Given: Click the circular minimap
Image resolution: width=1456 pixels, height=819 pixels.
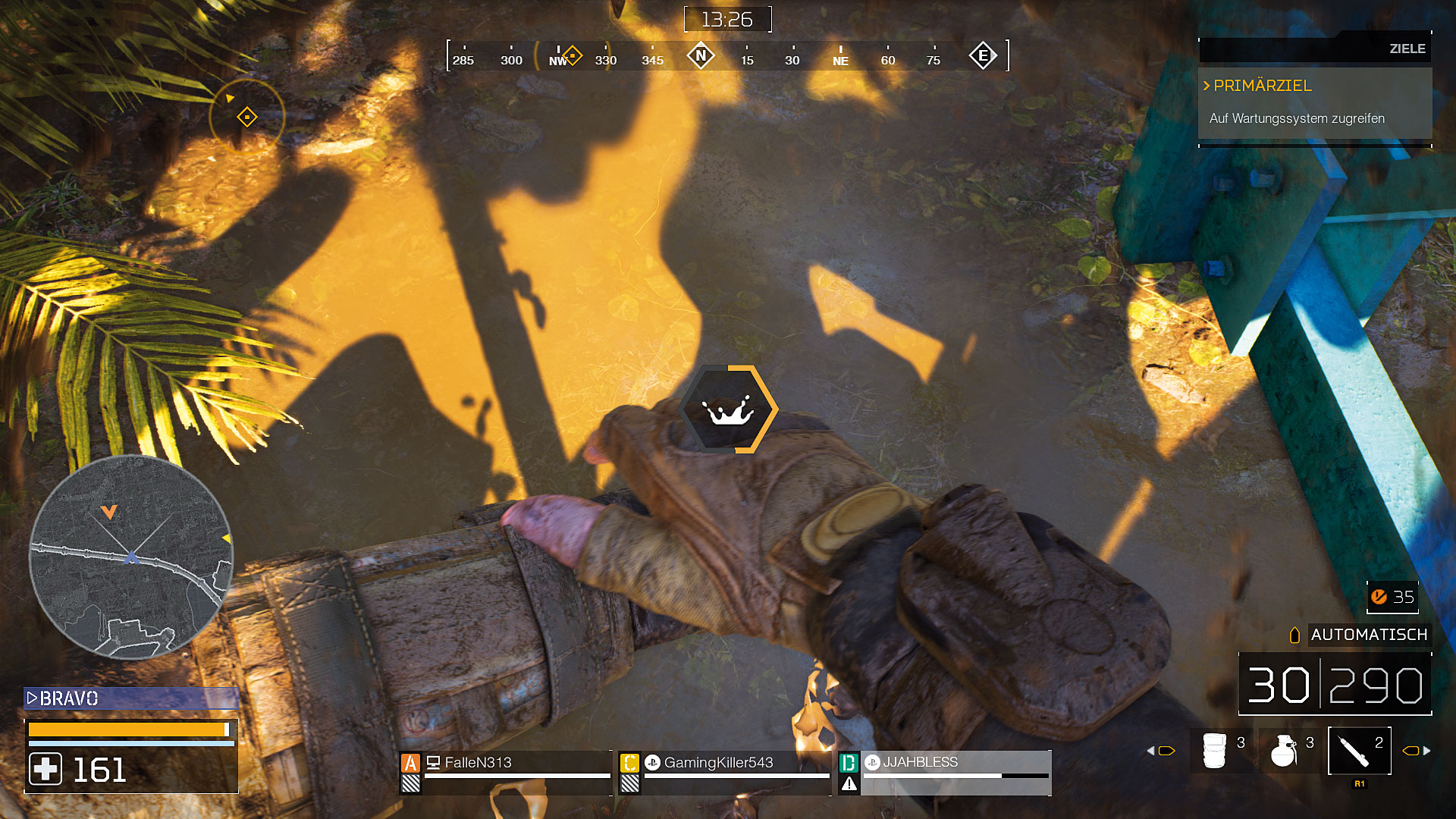Looking at the screenshot, I should coord(130,557).
